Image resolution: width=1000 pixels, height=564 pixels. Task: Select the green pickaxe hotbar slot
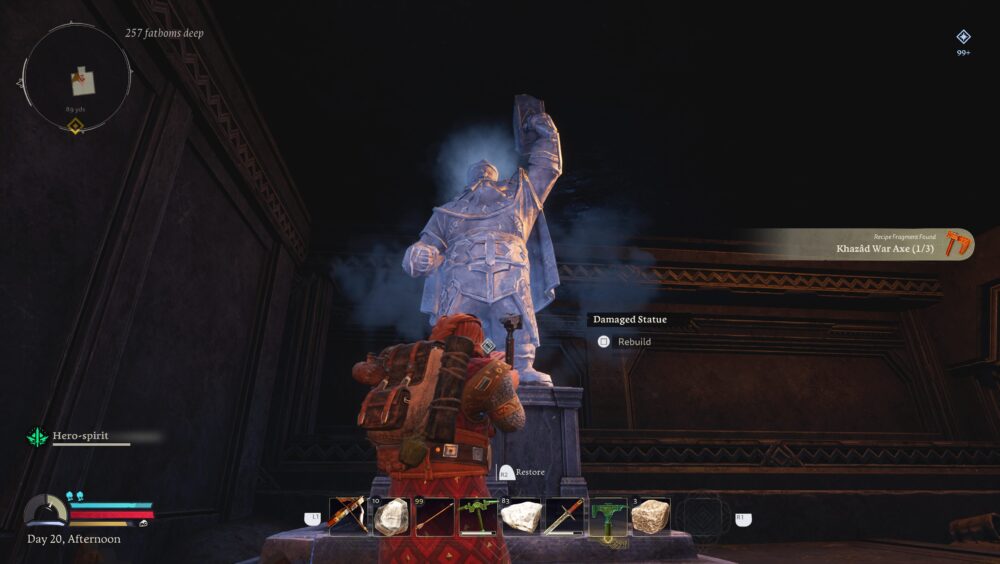[x=477, y=517]
